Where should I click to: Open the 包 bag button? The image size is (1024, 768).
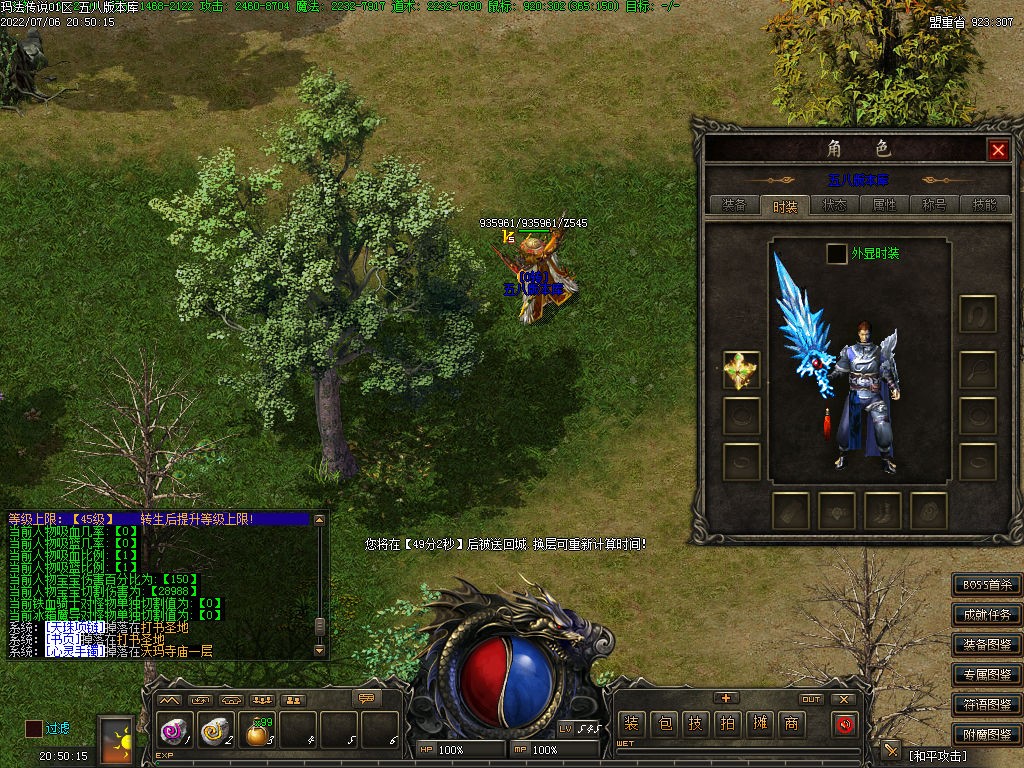point(664,724)
